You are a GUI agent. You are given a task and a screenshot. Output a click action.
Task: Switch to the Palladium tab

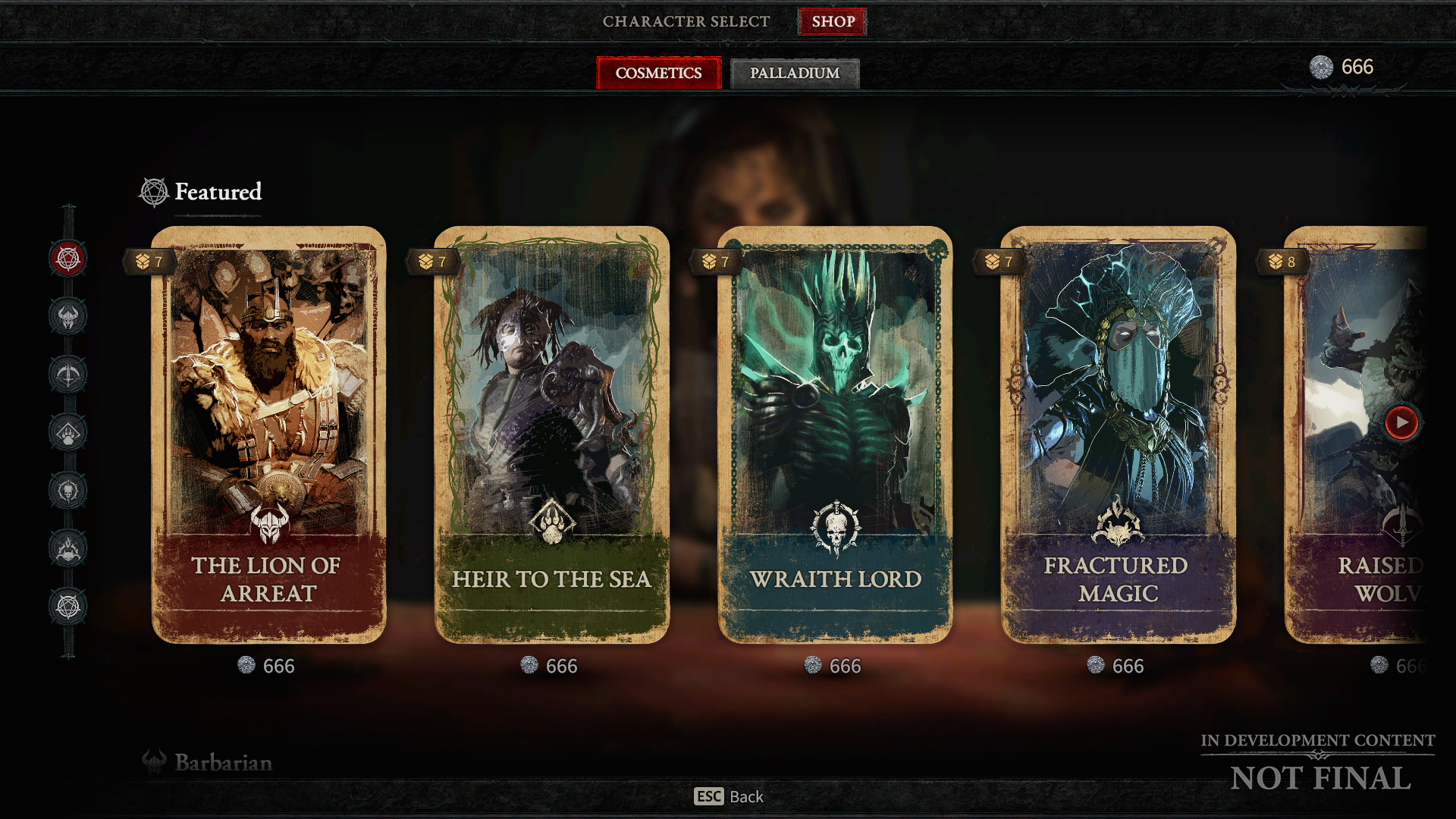(x=794, y=73)
